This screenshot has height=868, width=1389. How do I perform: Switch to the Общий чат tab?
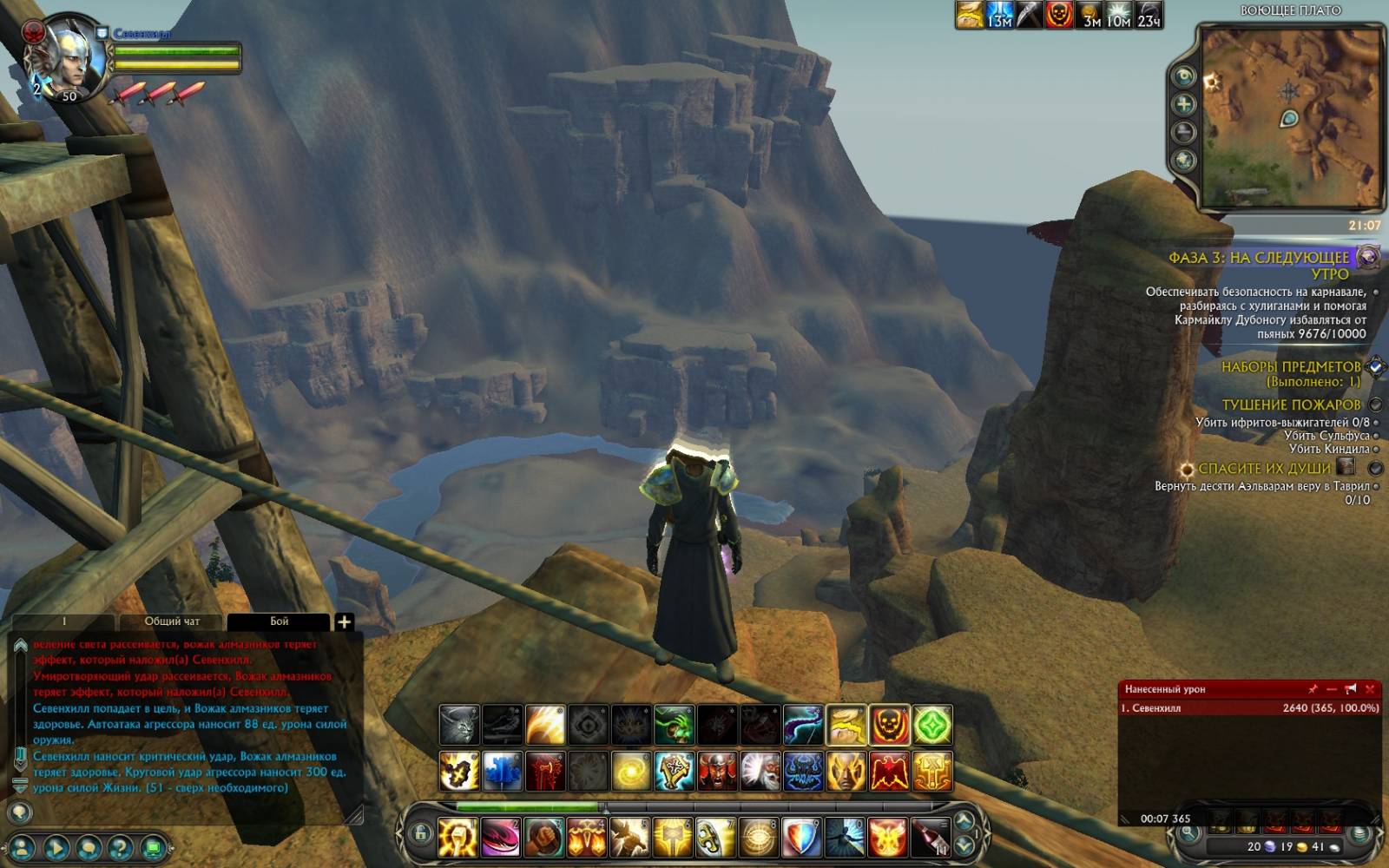pyautogui.click(x=172, y=621)
